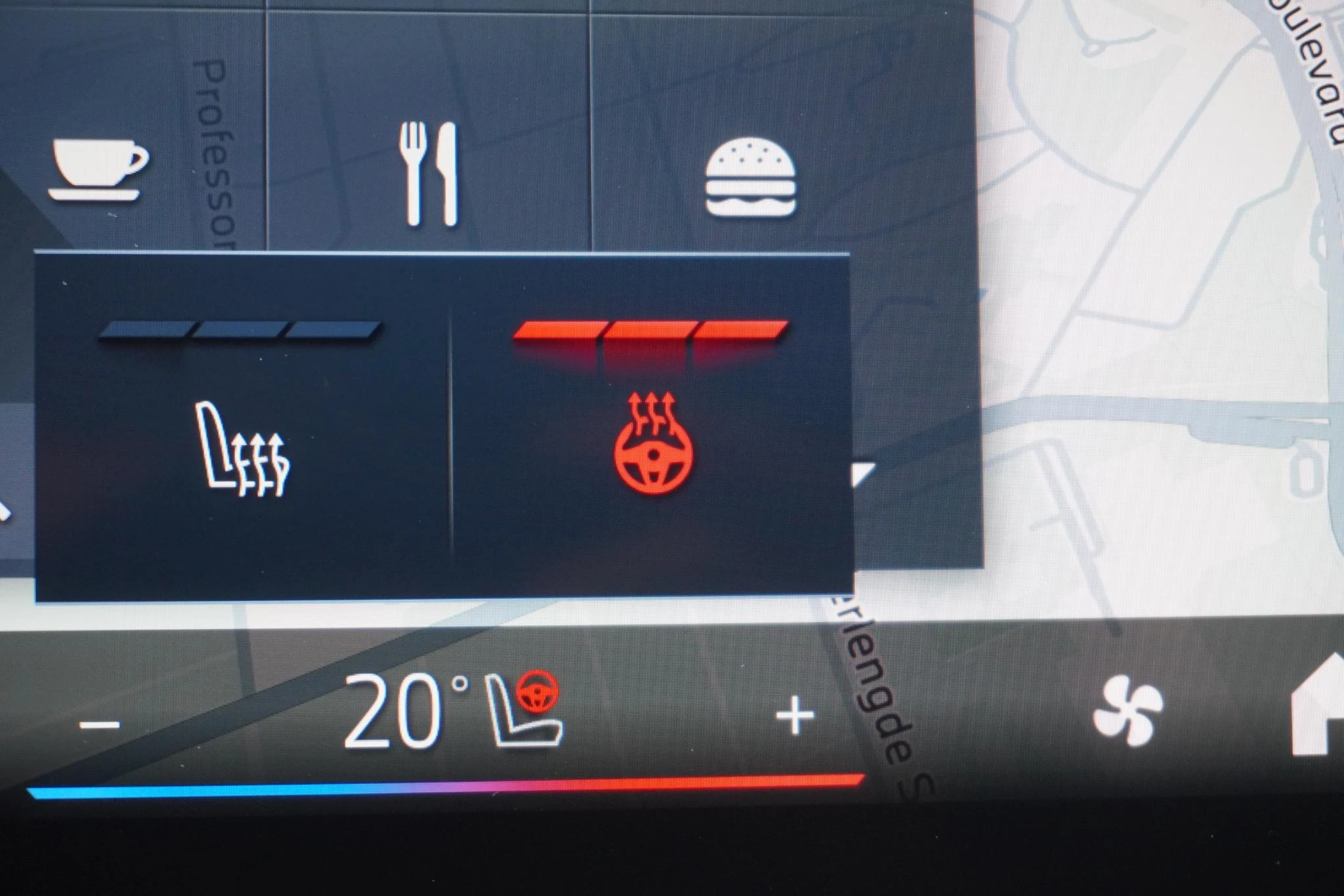Choose the fork and knife restaurant category

point(430,174)
